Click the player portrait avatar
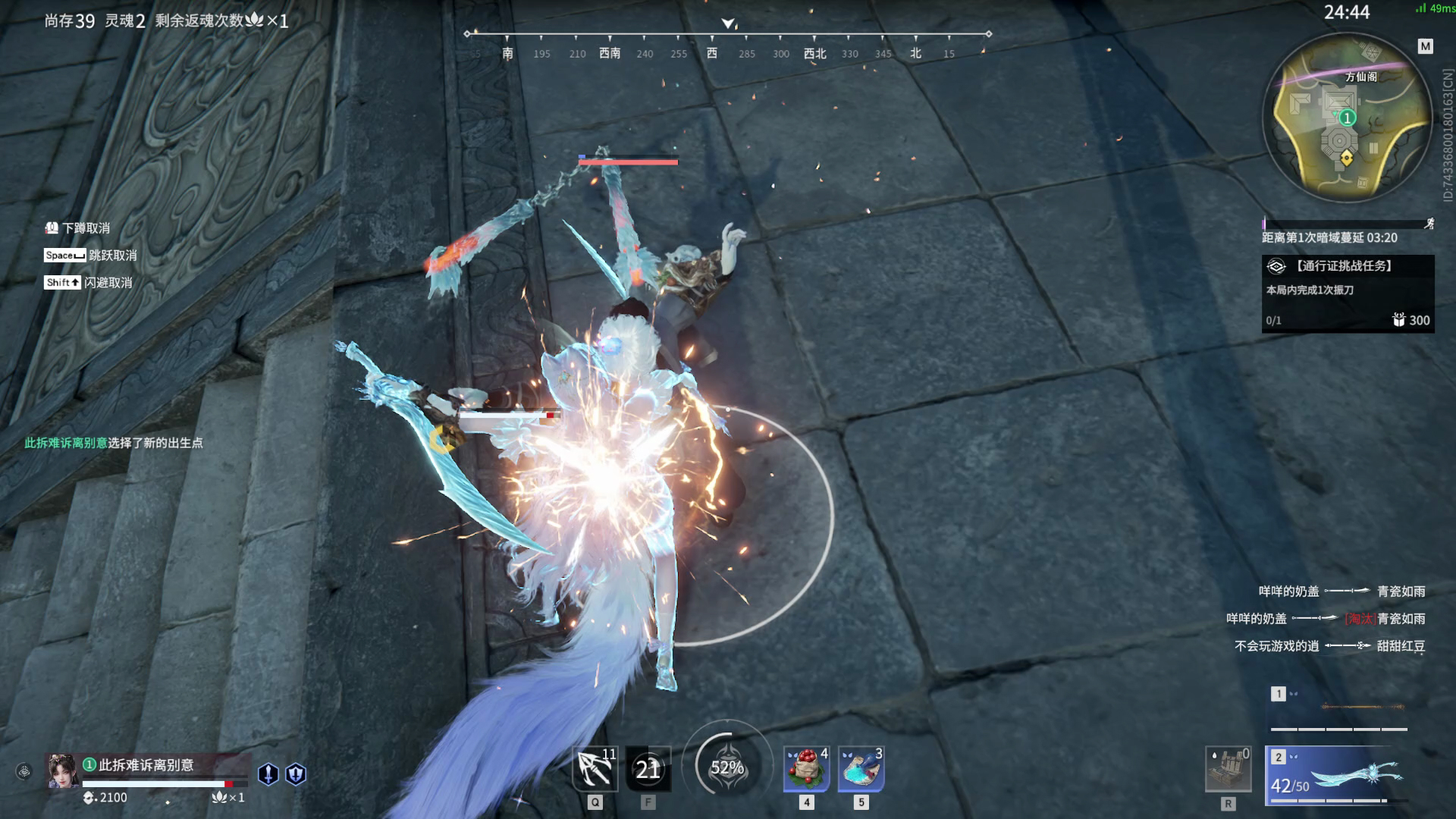This screenshot has height=819, width=1456. coord(62,771)
